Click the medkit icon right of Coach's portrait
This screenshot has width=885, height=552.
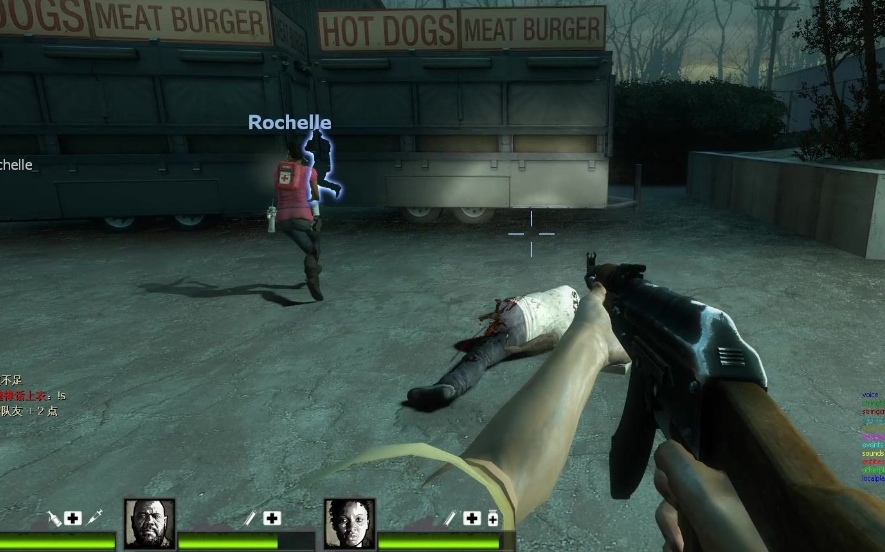[x=272, y=518]
